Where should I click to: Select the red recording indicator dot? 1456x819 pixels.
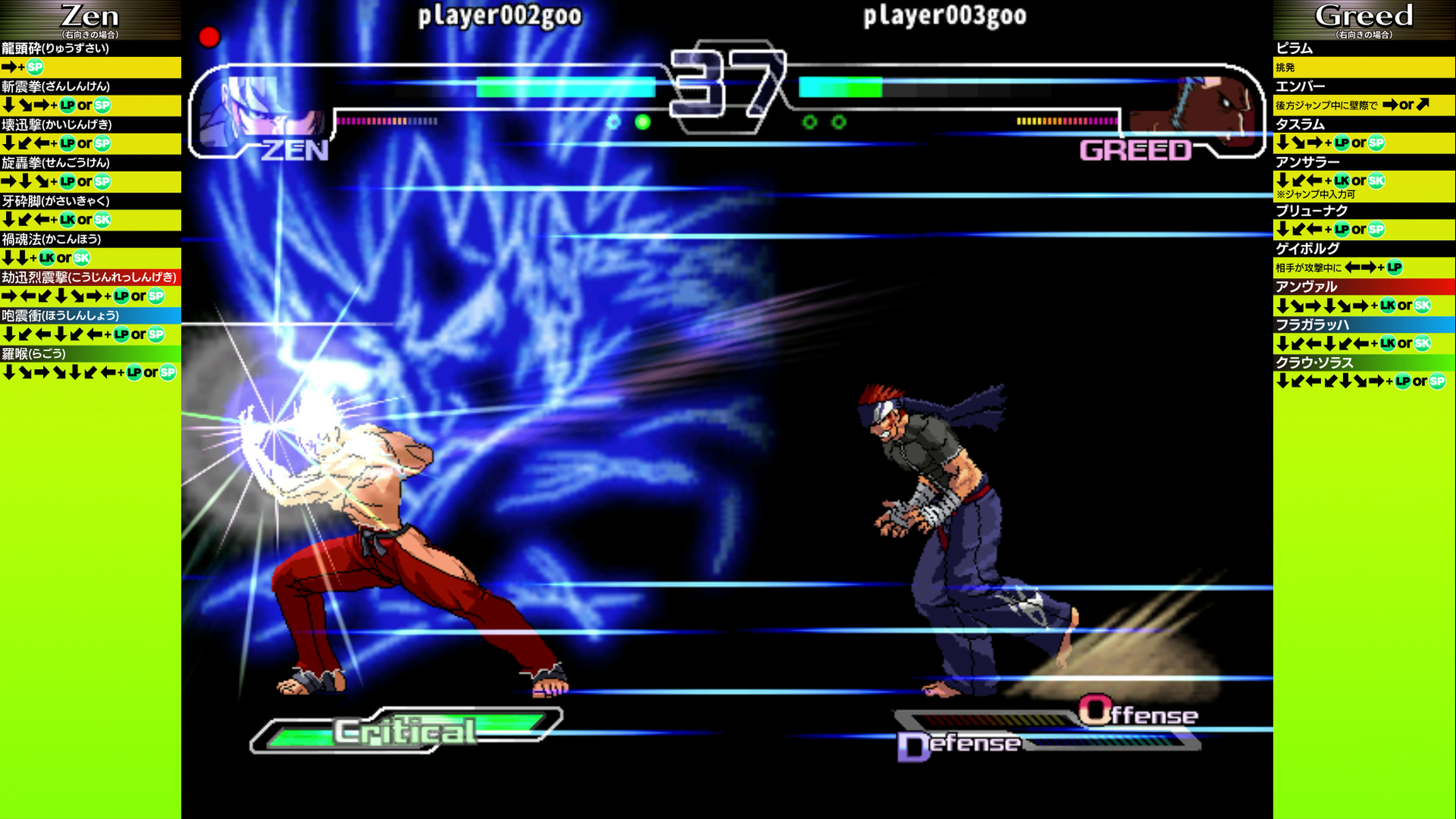pyautogui.click(x=209, y=37)
